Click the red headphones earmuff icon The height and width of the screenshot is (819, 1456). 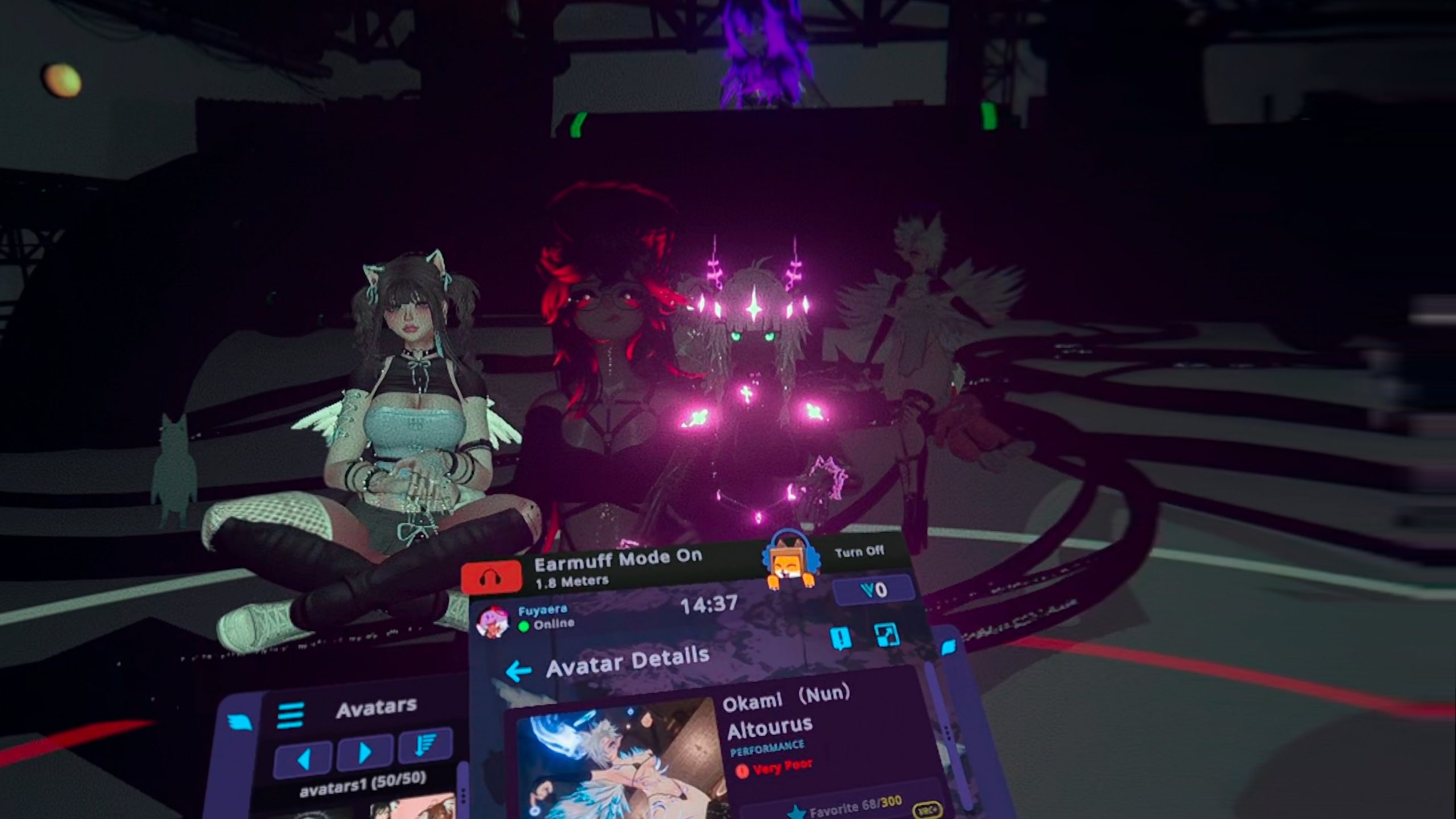coord(491,577)
